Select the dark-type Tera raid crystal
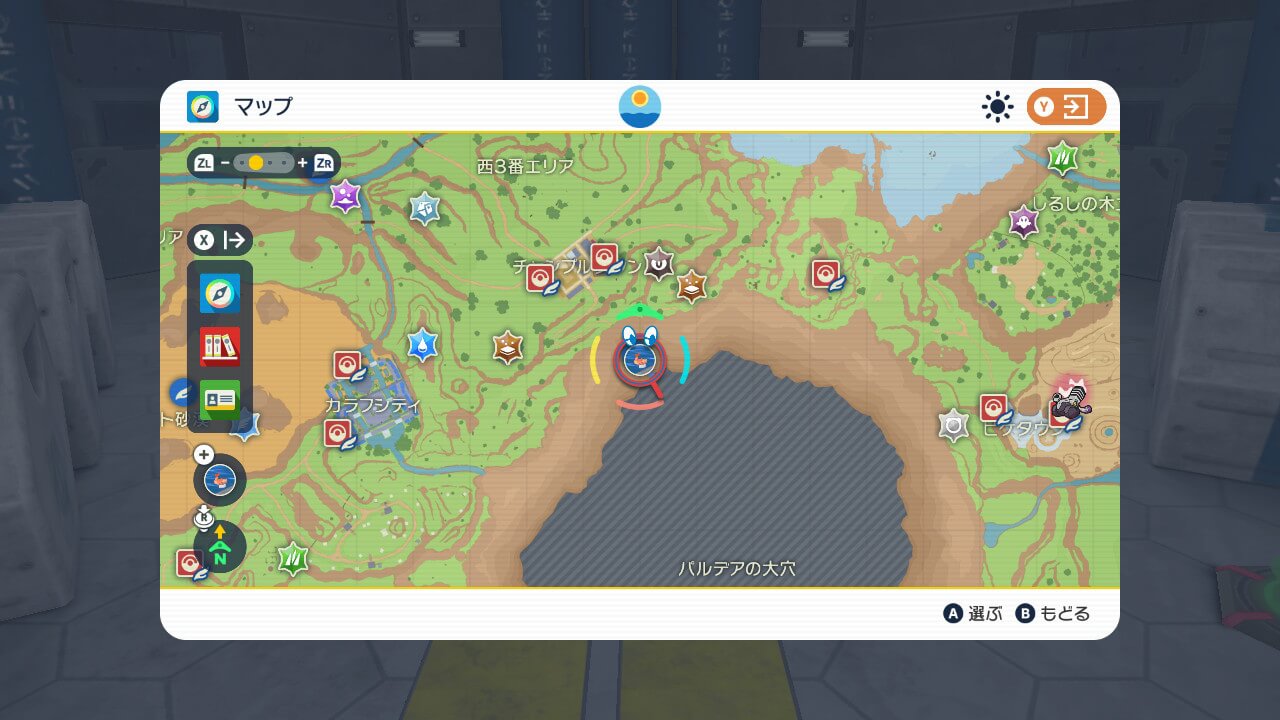This screenshot has width=1280, height=720. [658, 263]
